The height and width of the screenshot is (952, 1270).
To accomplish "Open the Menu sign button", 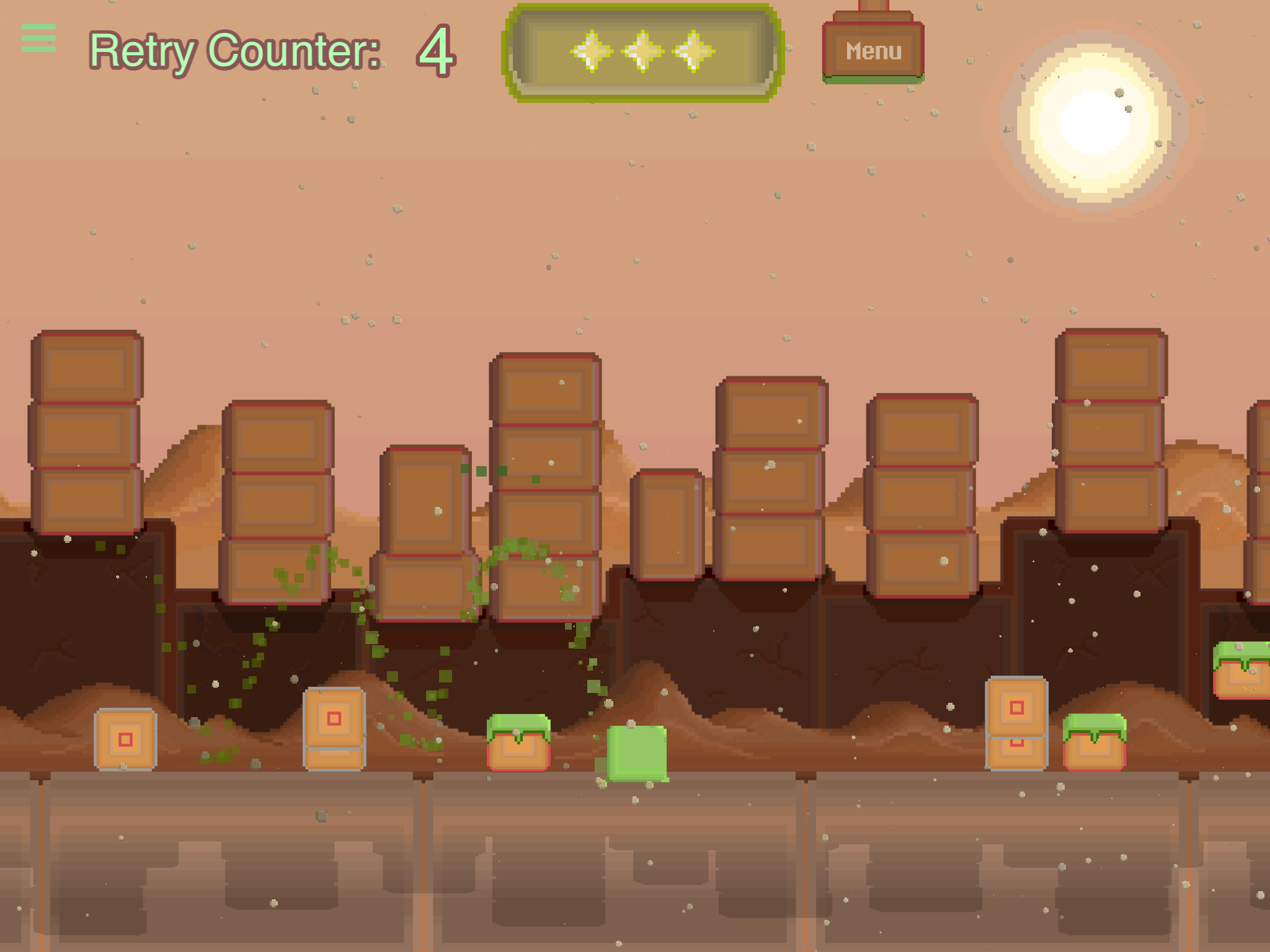I will pyautogui.click(x=873, y=51).
